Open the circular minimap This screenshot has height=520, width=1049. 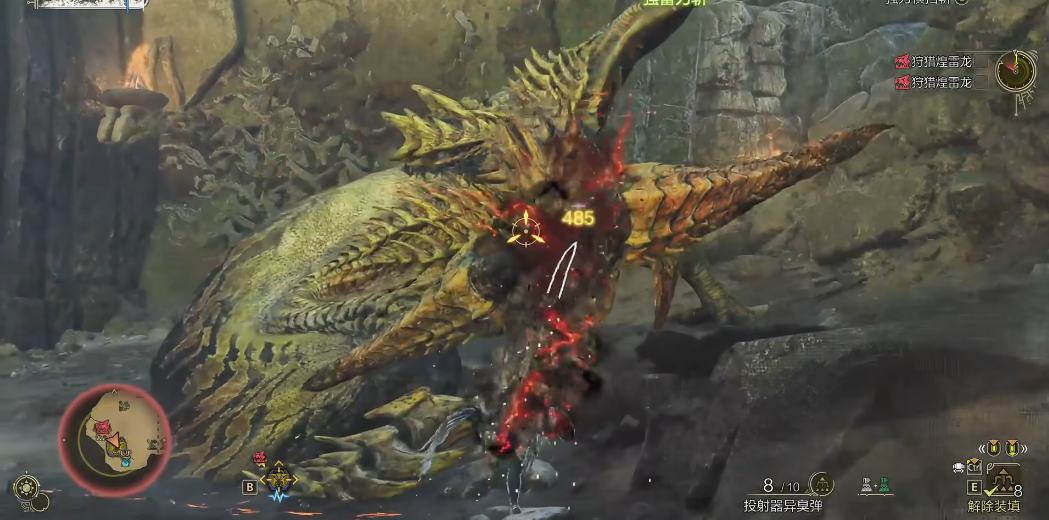(114, 440)
